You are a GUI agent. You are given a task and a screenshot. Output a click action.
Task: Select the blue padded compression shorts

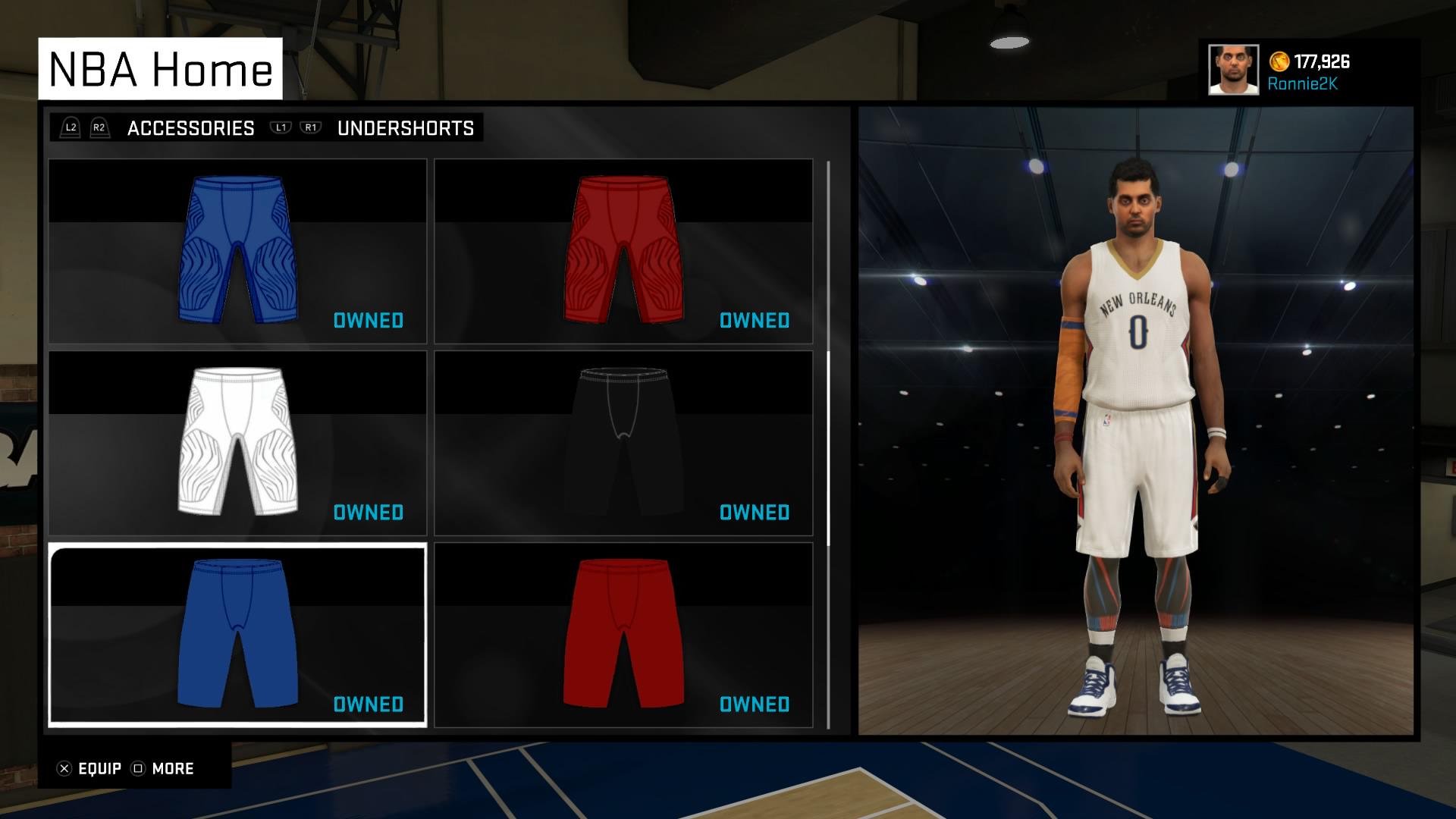(x=237, y=250)
